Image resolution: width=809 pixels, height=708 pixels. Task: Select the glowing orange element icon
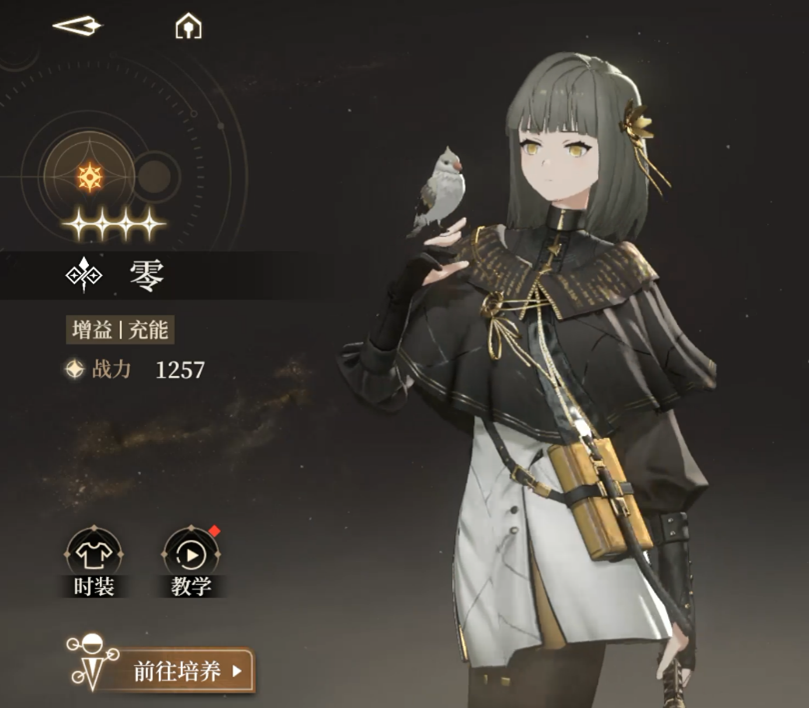pos(91,178)
